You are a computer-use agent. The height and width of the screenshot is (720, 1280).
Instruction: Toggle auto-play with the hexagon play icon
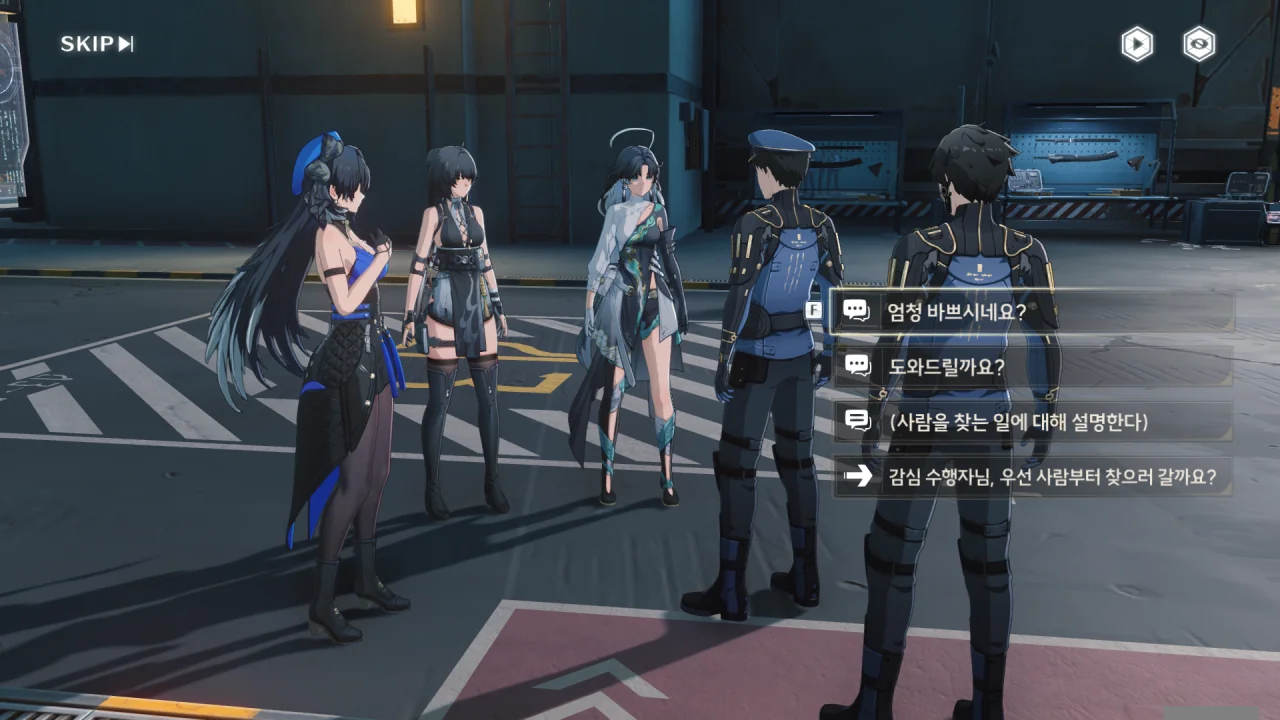(1136, 44)
